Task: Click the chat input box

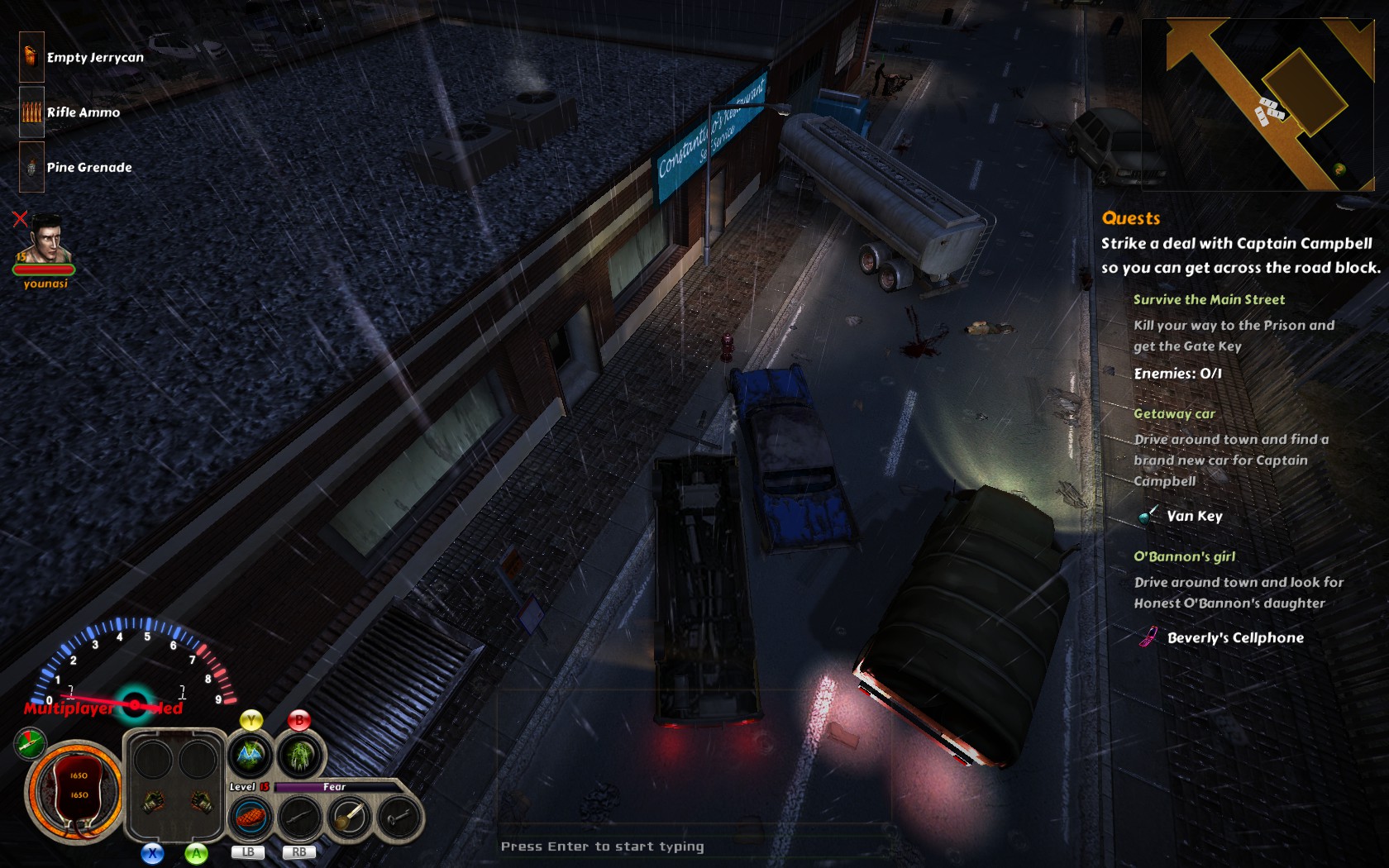Action: [602, 846]
